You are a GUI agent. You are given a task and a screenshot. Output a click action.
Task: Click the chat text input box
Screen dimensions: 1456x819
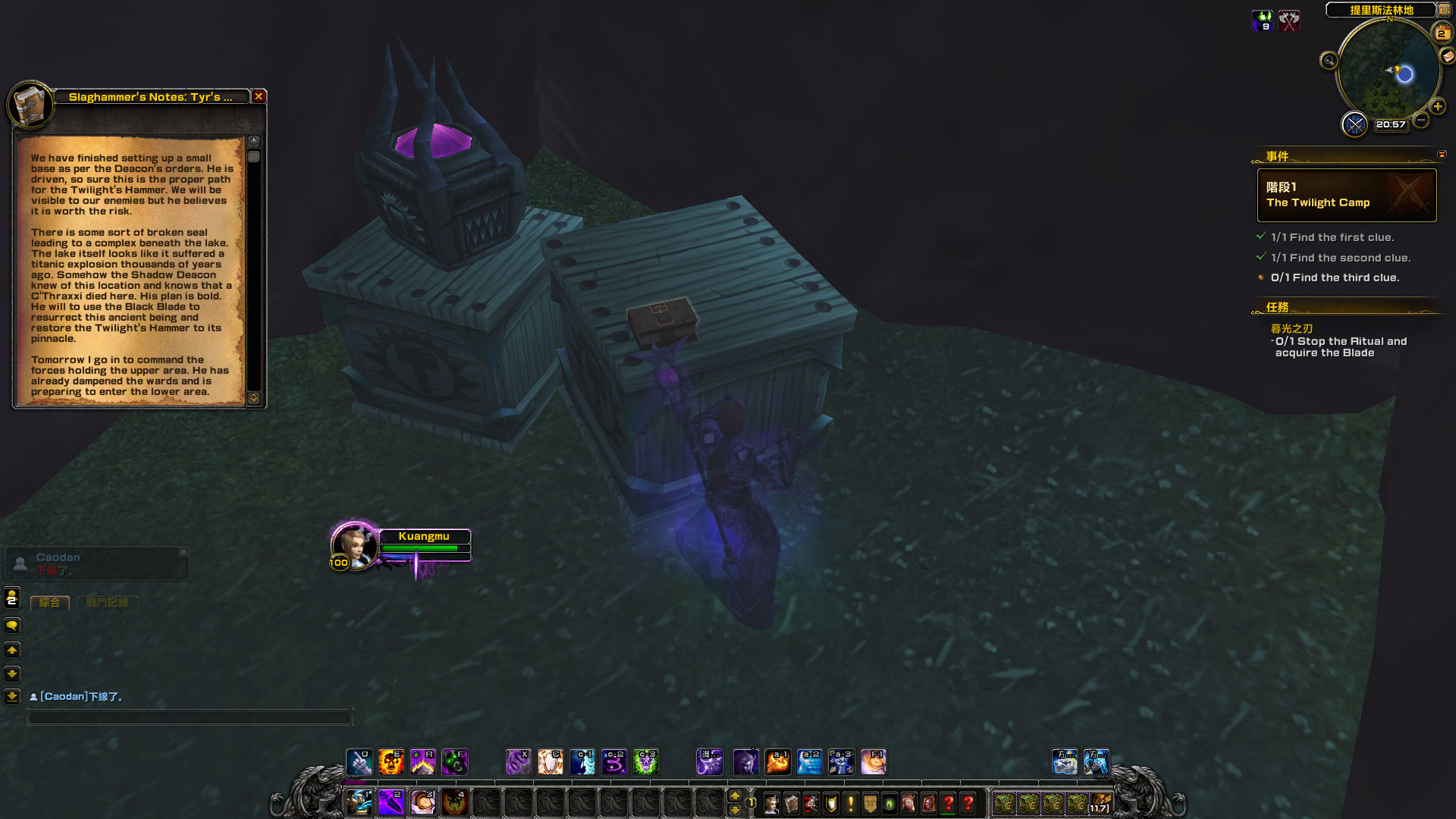pyautogui.click(x=190, y=717)
